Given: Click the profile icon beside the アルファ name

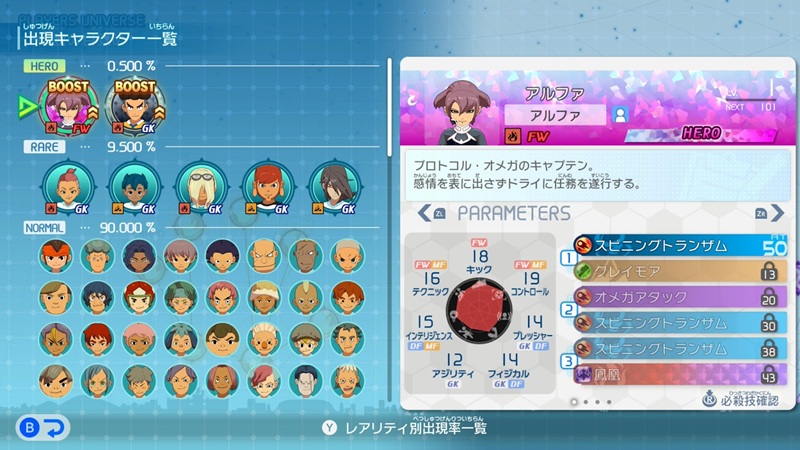Looking at the screenshot, I should (620, 114).
